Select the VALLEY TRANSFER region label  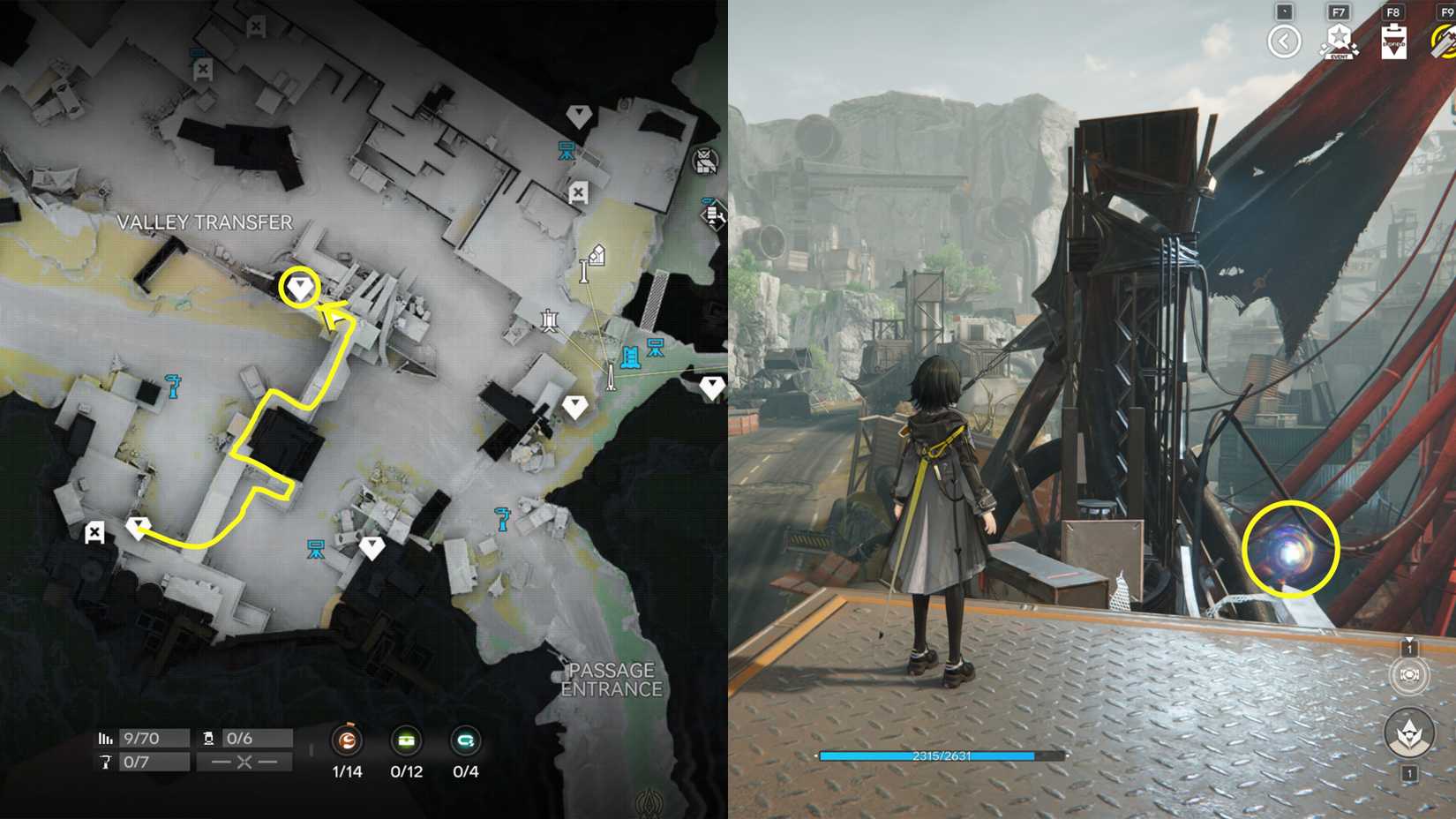tap(205, 222)
